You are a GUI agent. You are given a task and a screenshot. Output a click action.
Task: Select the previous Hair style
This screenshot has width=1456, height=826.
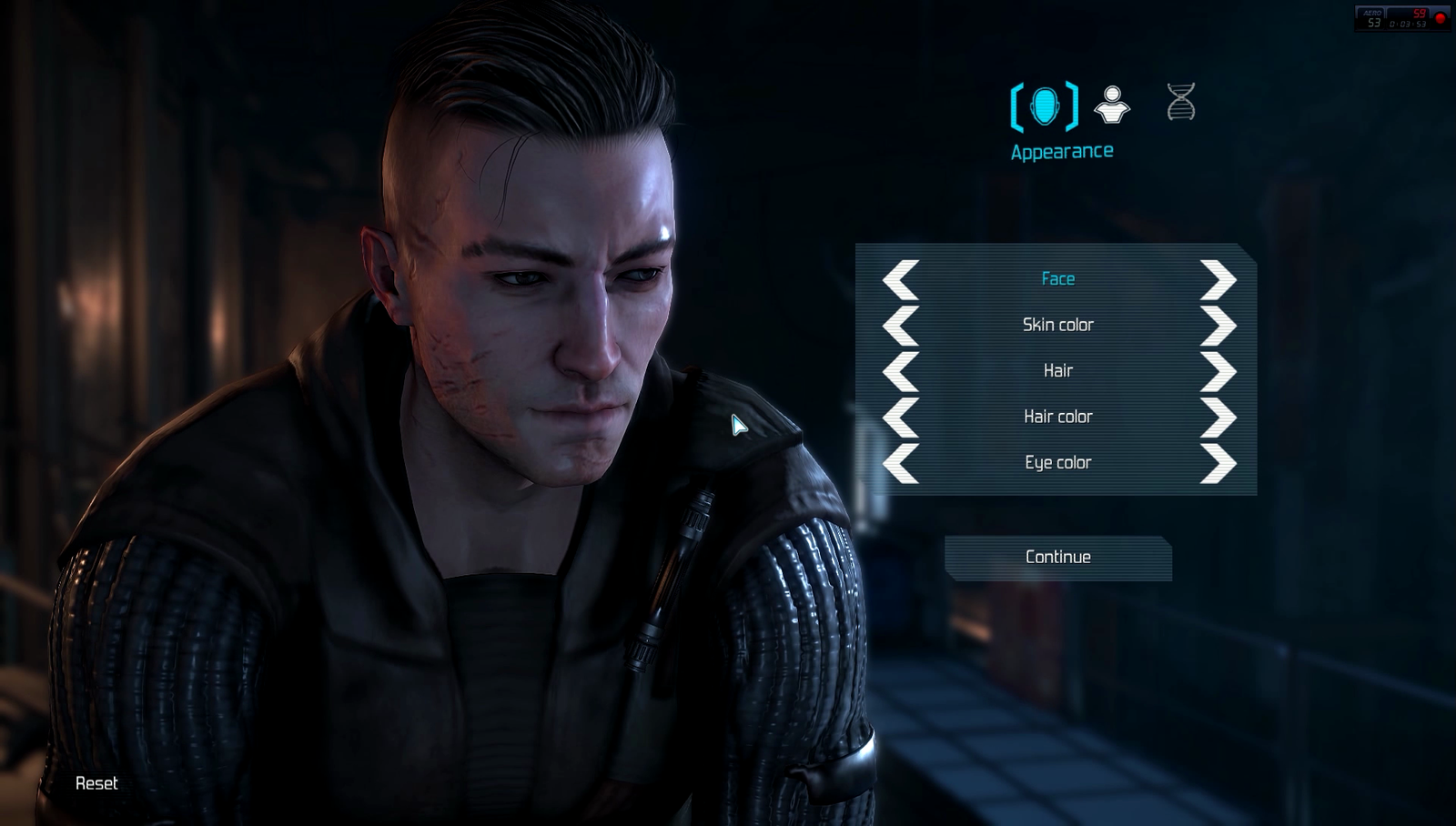coord(901,371)
